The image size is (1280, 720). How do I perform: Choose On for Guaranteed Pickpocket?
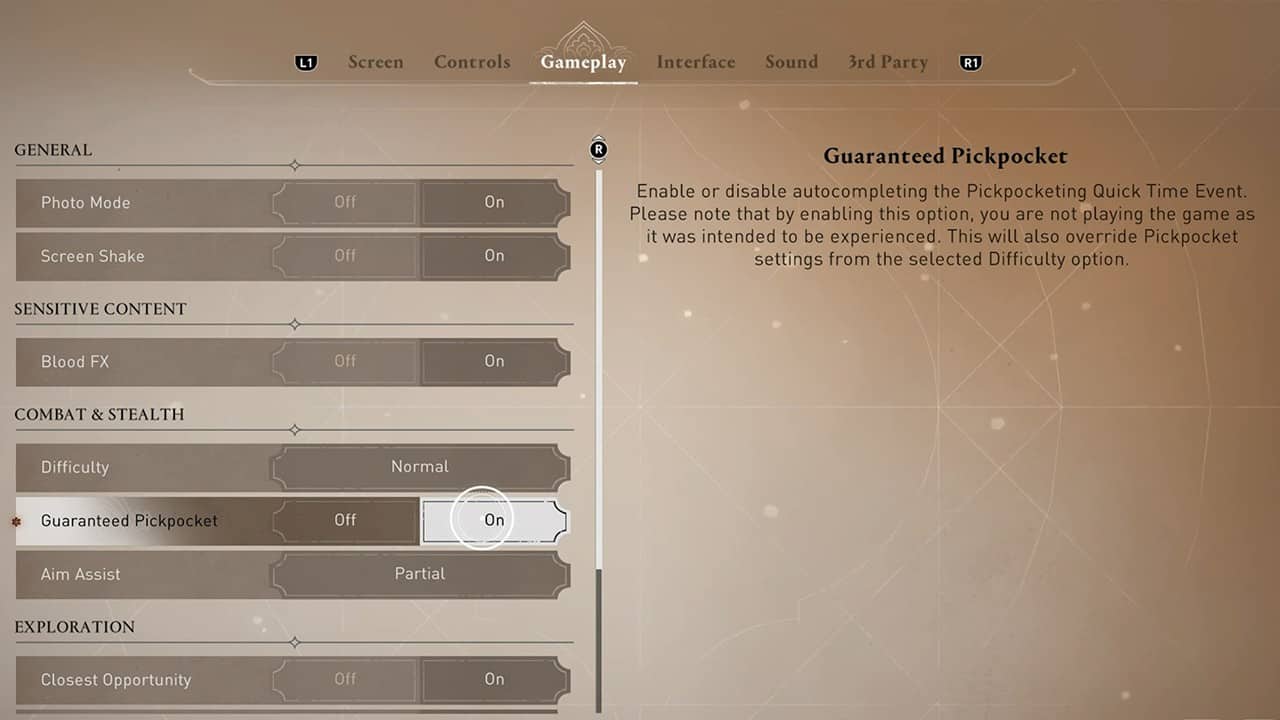tap(494, 520)
